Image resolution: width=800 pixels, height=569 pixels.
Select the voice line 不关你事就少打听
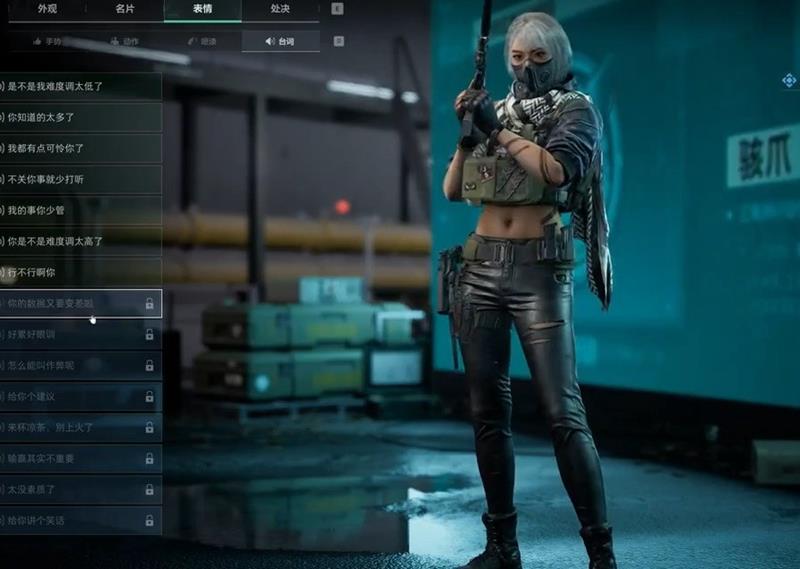pos(80,179)
